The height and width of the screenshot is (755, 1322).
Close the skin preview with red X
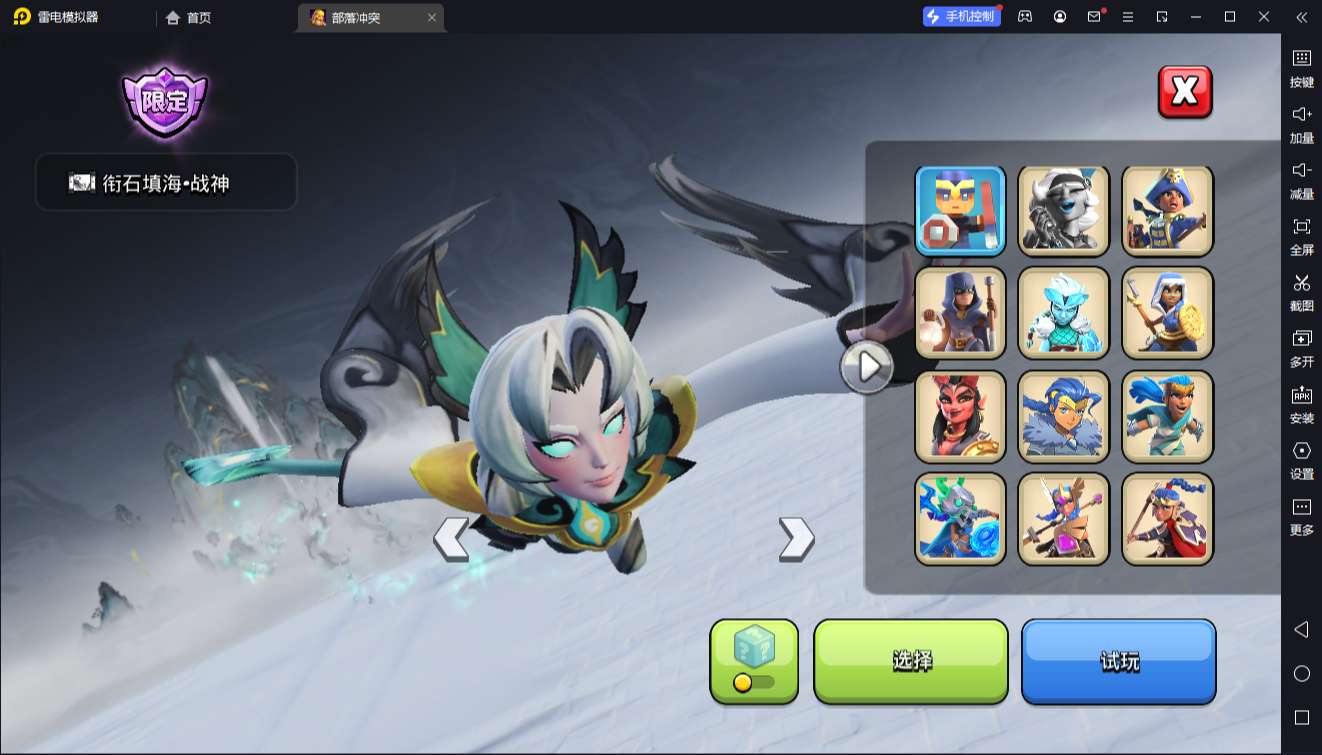[1185, 92]
